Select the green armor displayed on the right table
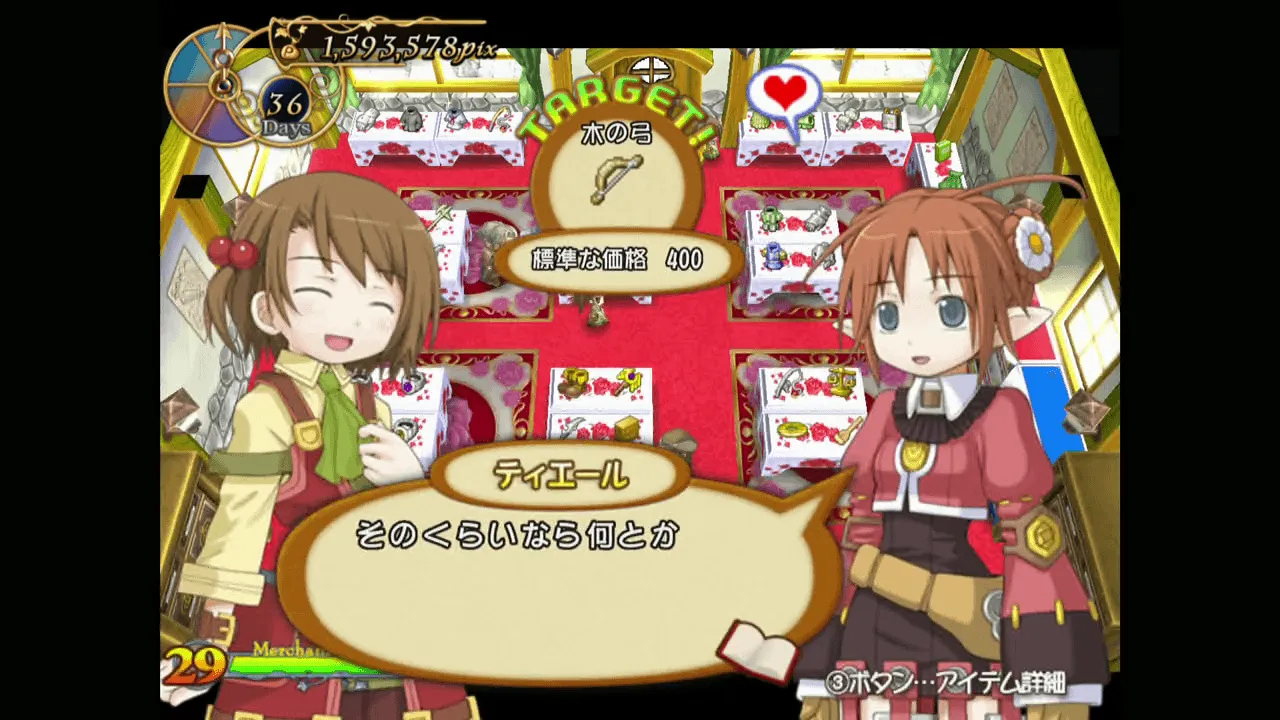 [772, 217]
